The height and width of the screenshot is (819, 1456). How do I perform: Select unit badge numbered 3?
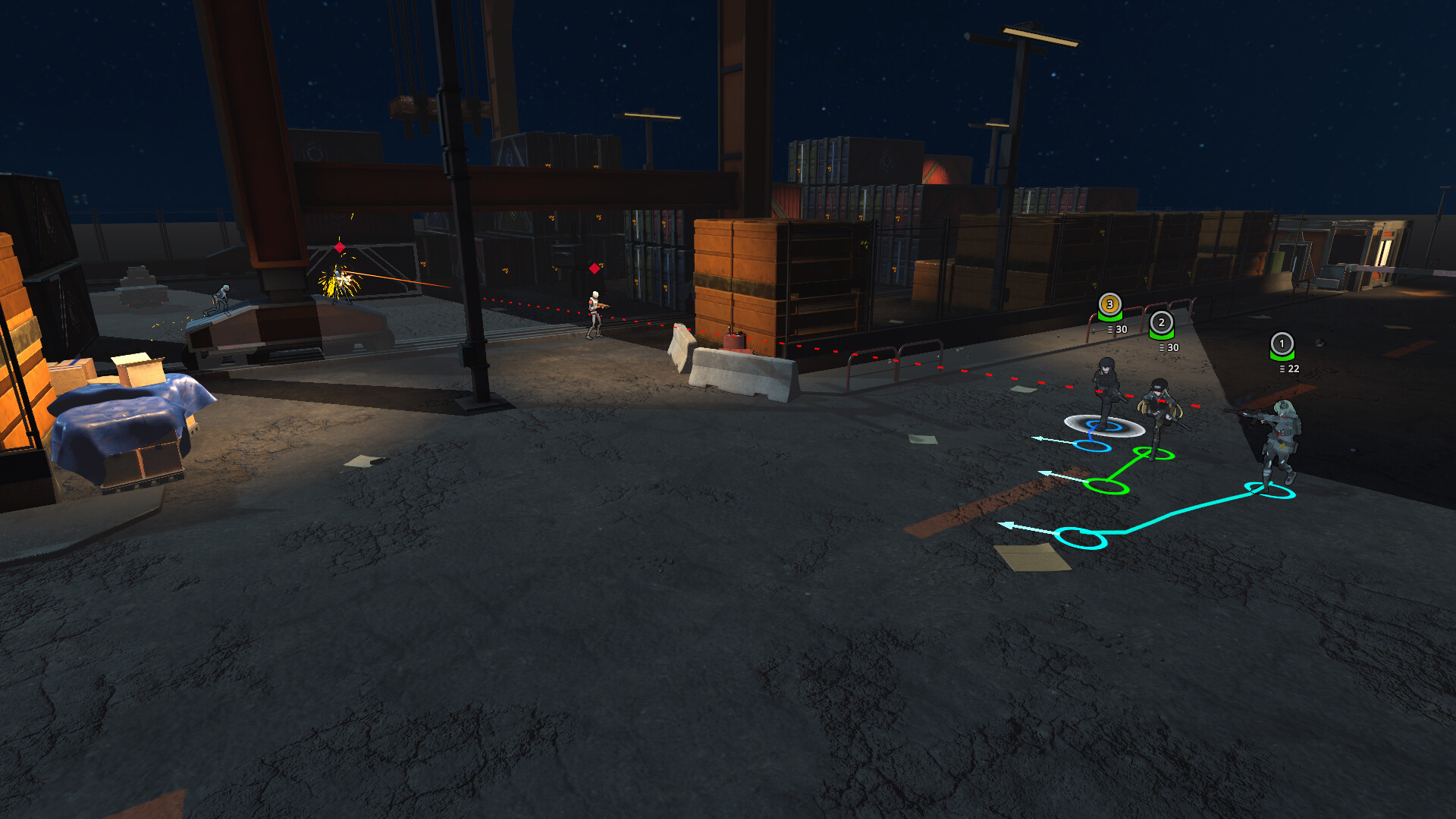click(x=1109, y=303)
